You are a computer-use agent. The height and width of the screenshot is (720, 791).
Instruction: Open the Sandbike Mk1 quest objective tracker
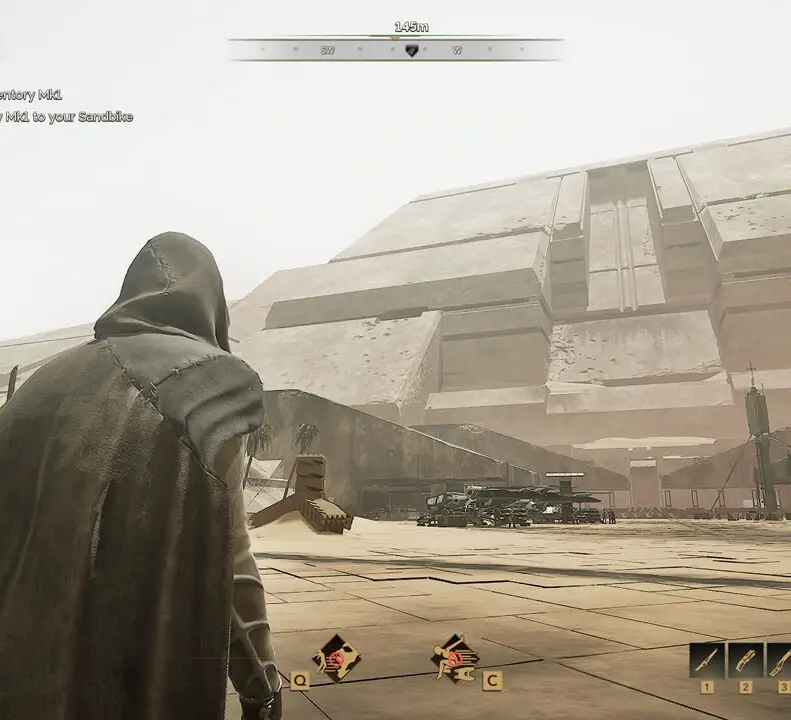coord(66,117)
